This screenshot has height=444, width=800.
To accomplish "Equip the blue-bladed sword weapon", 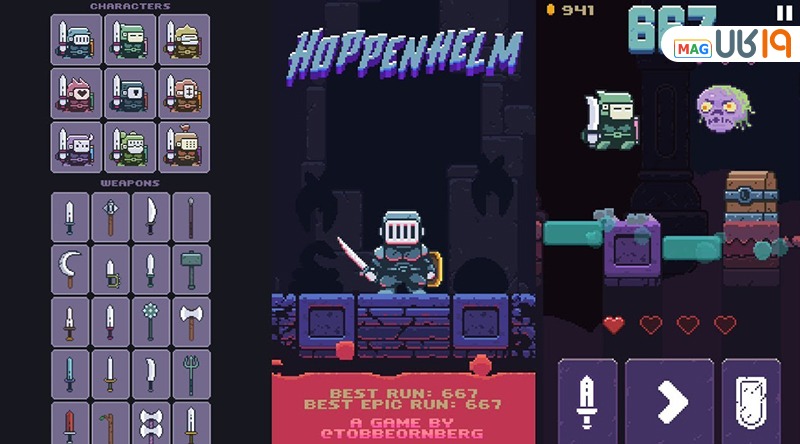I will coord(70,373).
